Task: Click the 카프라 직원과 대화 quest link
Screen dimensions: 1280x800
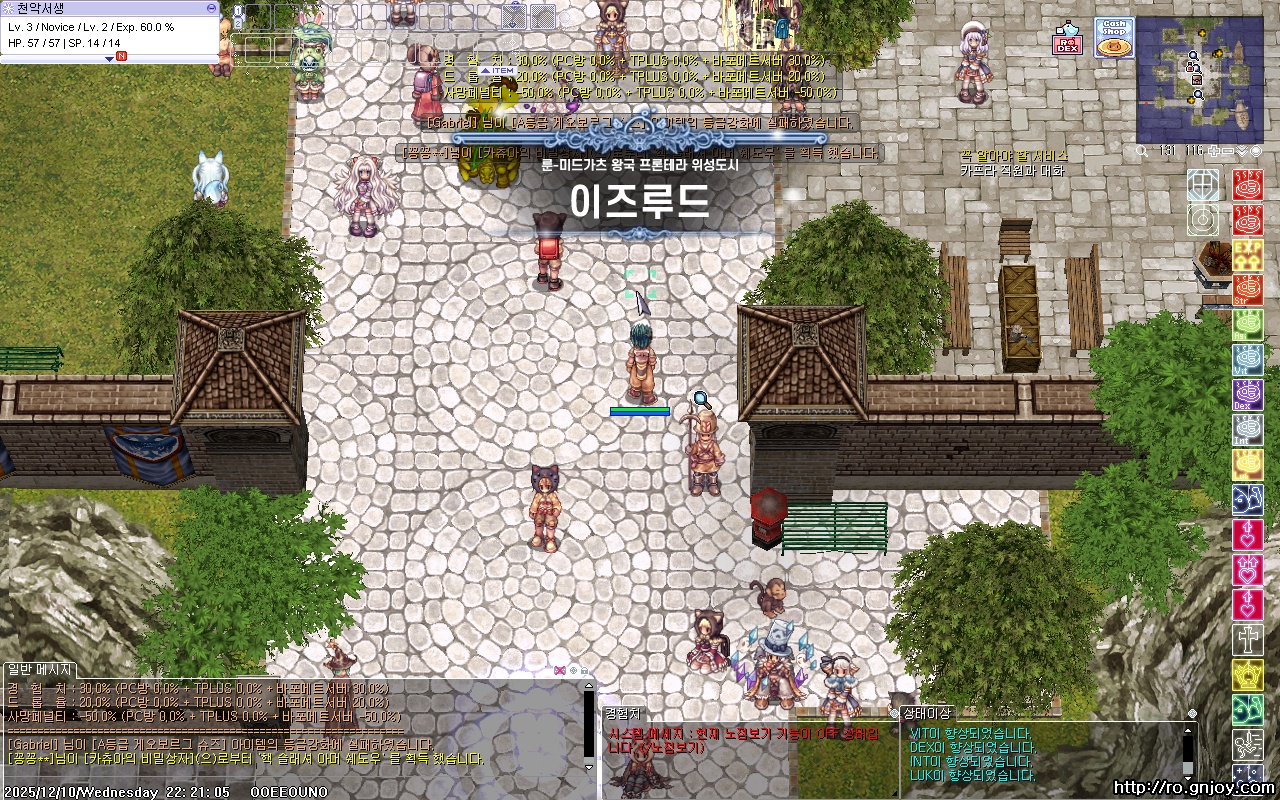Action: pos(1014,170)
